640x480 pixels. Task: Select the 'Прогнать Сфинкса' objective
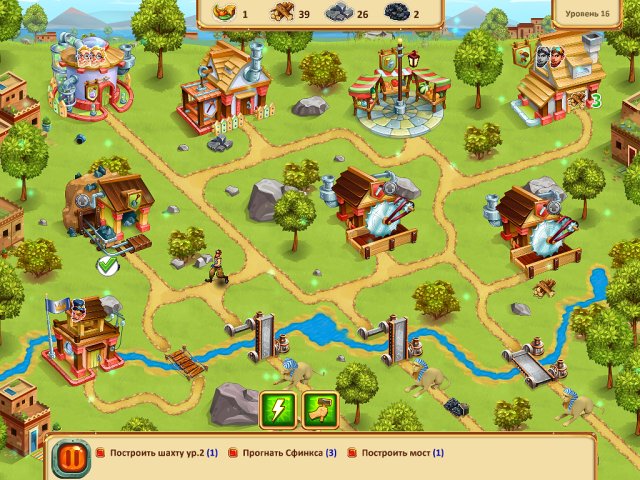(289, 453)
